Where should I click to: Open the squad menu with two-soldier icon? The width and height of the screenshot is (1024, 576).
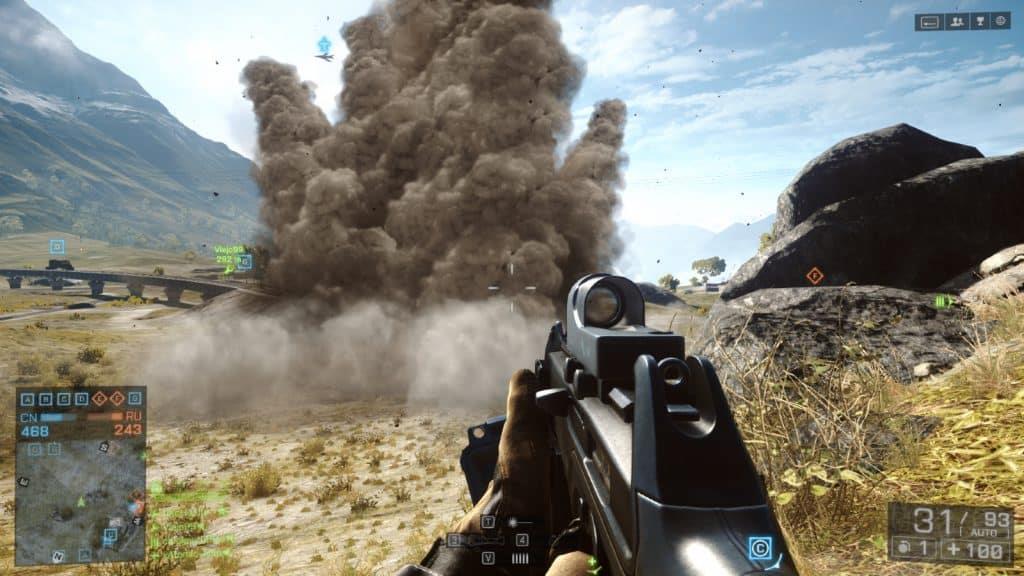coord(956,21)
